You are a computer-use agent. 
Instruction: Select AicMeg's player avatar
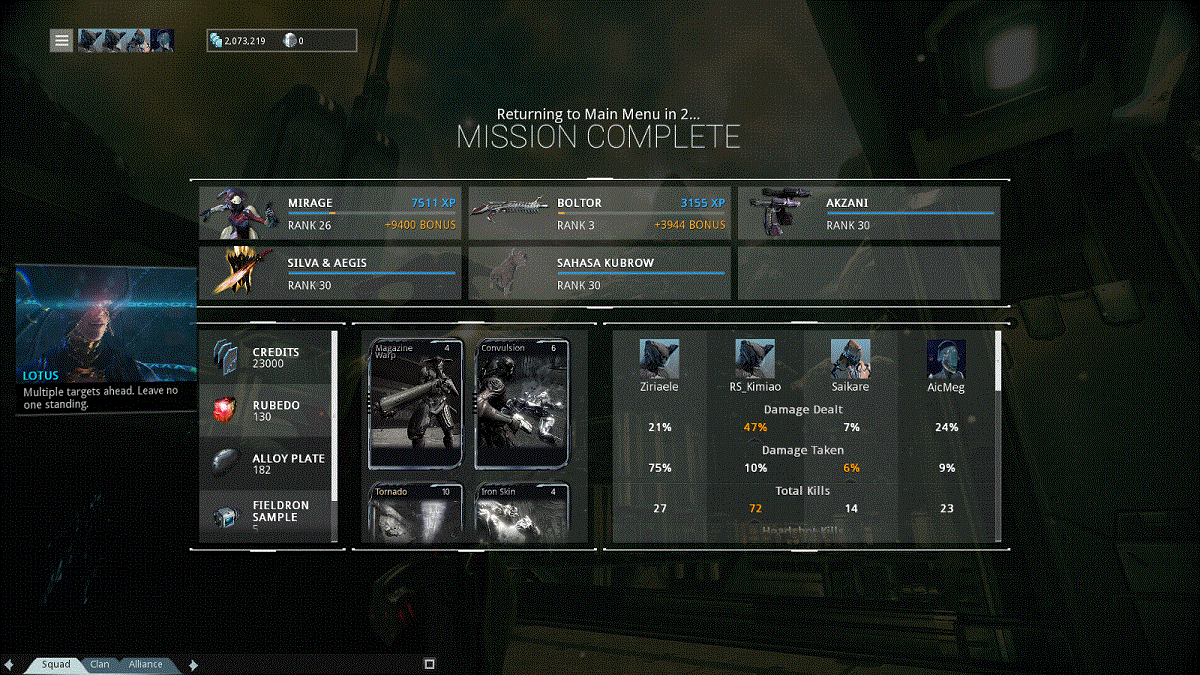pos(946,358)
